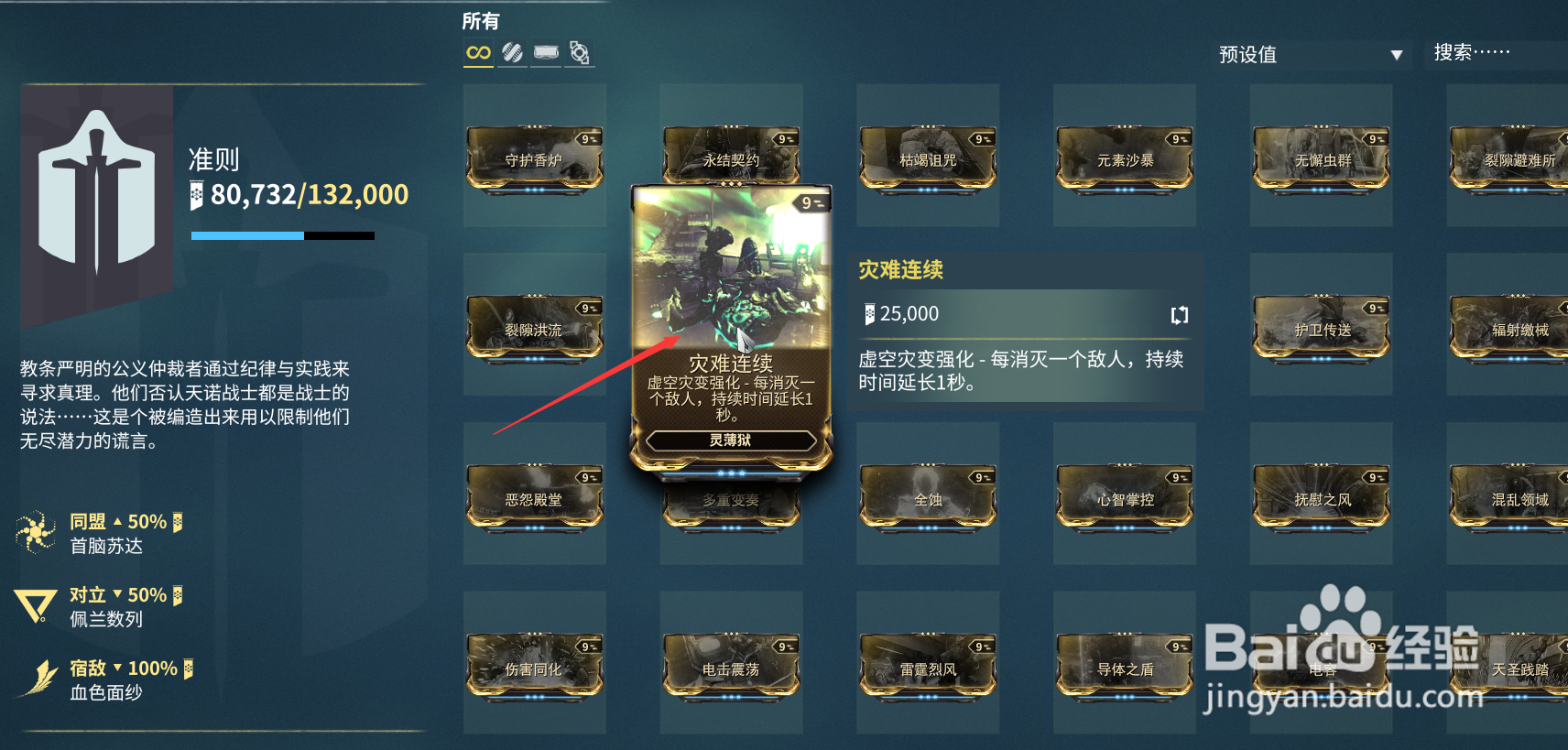
Task: Toggle the 灾难连续 mod card selection
Action: pyautogui.click(x=729, y=302)
